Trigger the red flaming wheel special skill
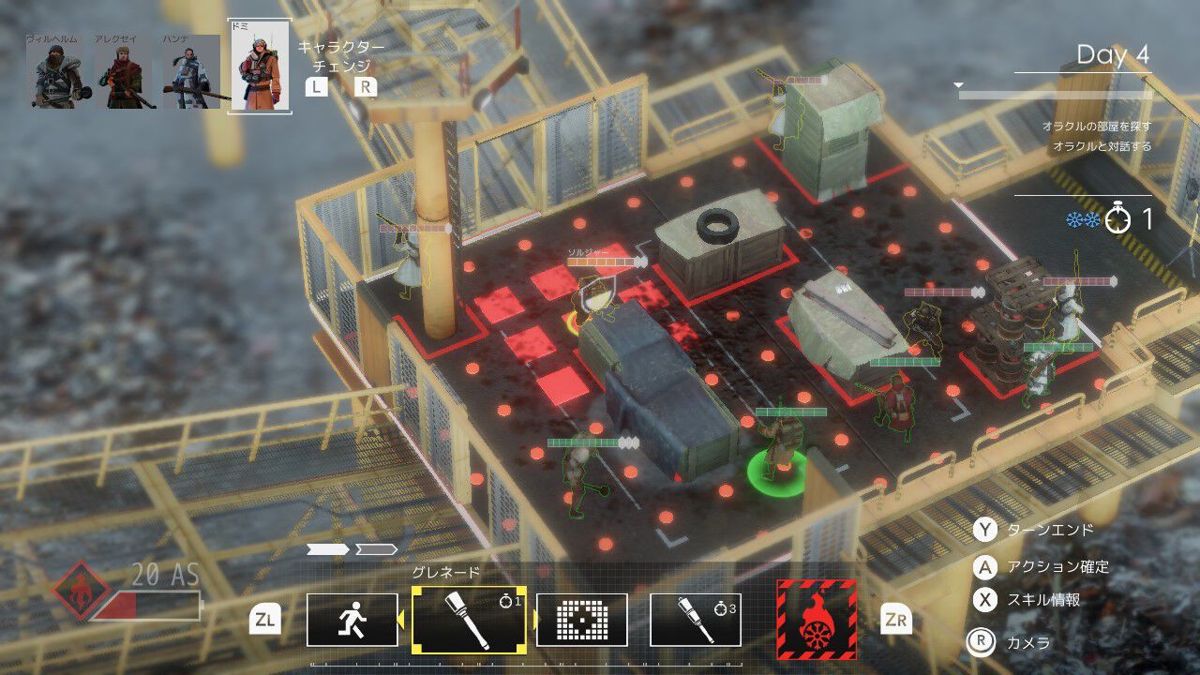 pyautogui.click(x=816, y=619)
